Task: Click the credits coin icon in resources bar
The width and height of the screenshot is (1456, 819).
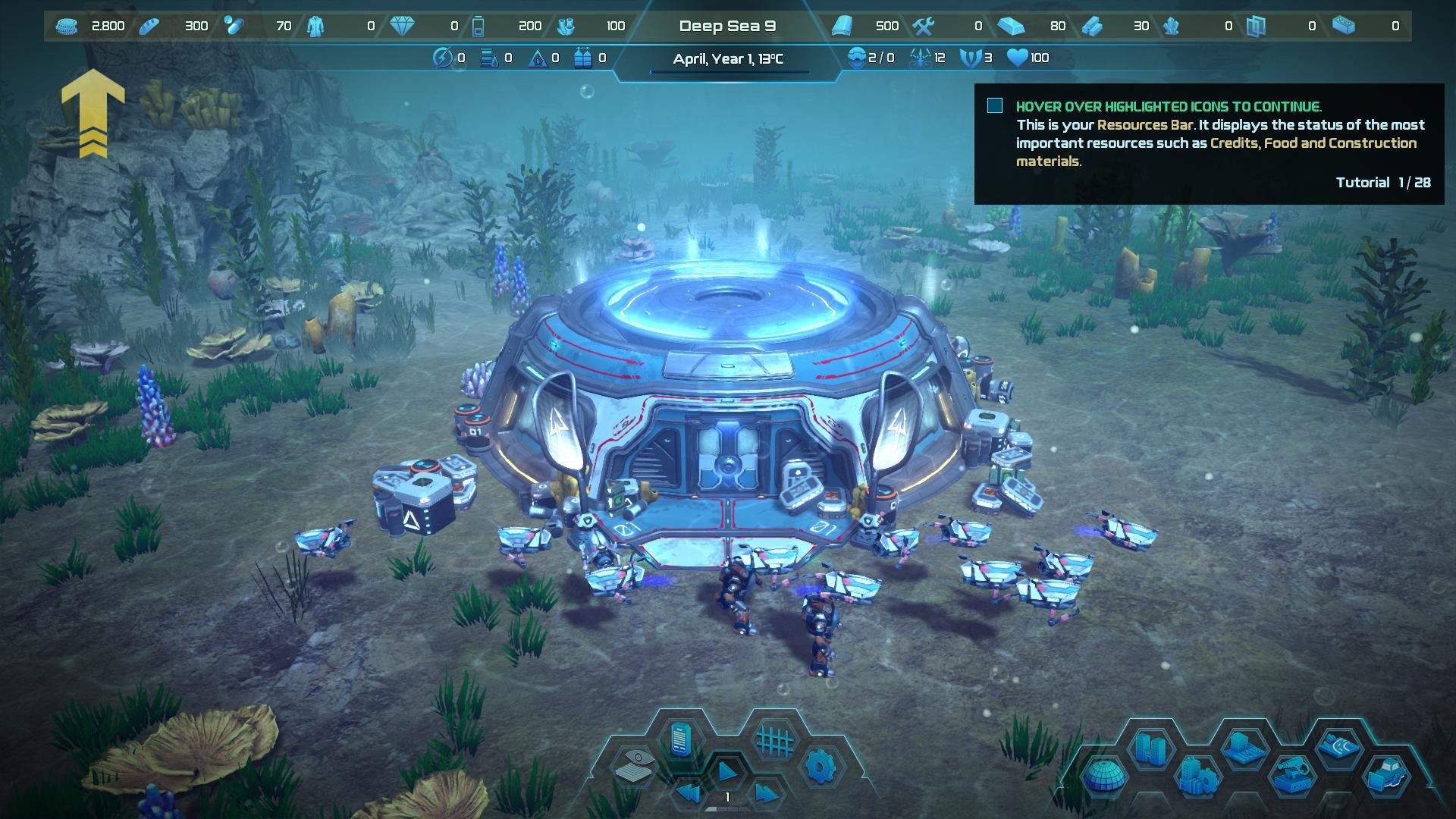Action: (x=67, y=27)
